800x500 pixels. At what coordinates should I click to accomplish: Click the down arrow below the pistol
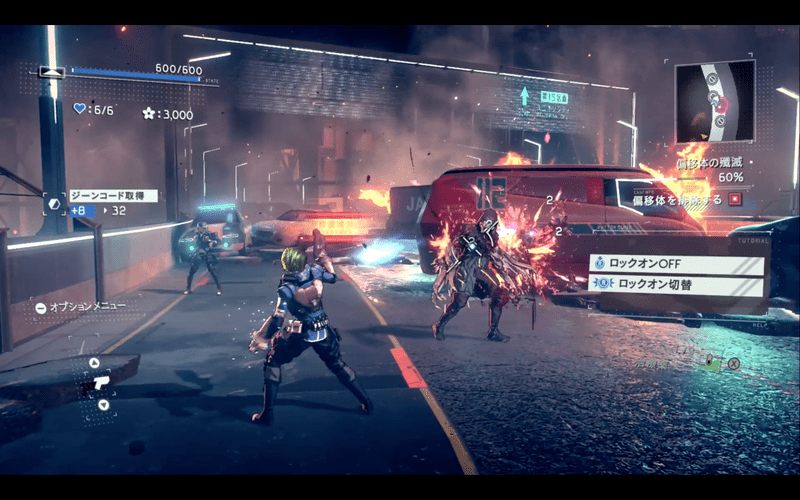tap(104, 404)
